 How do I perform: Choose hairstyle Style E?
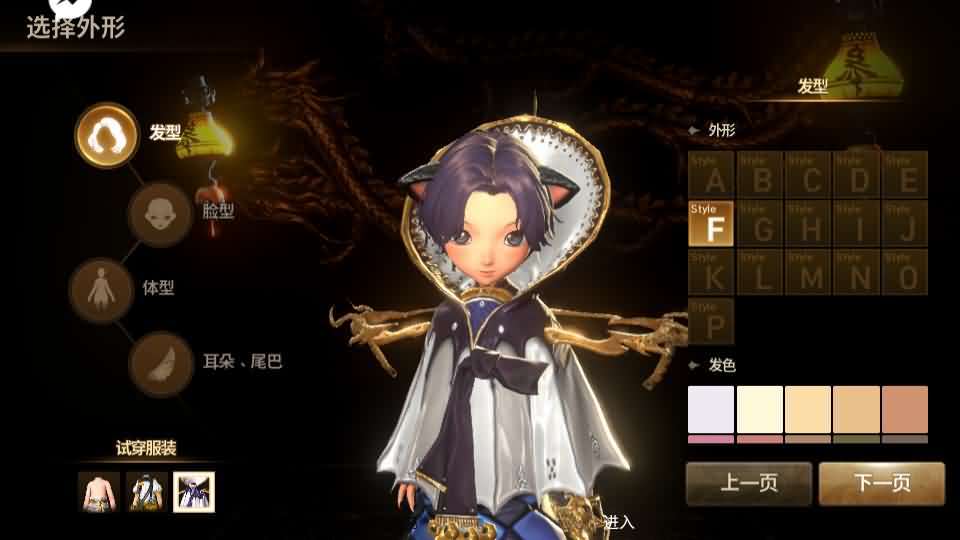[x=907, y=174]
